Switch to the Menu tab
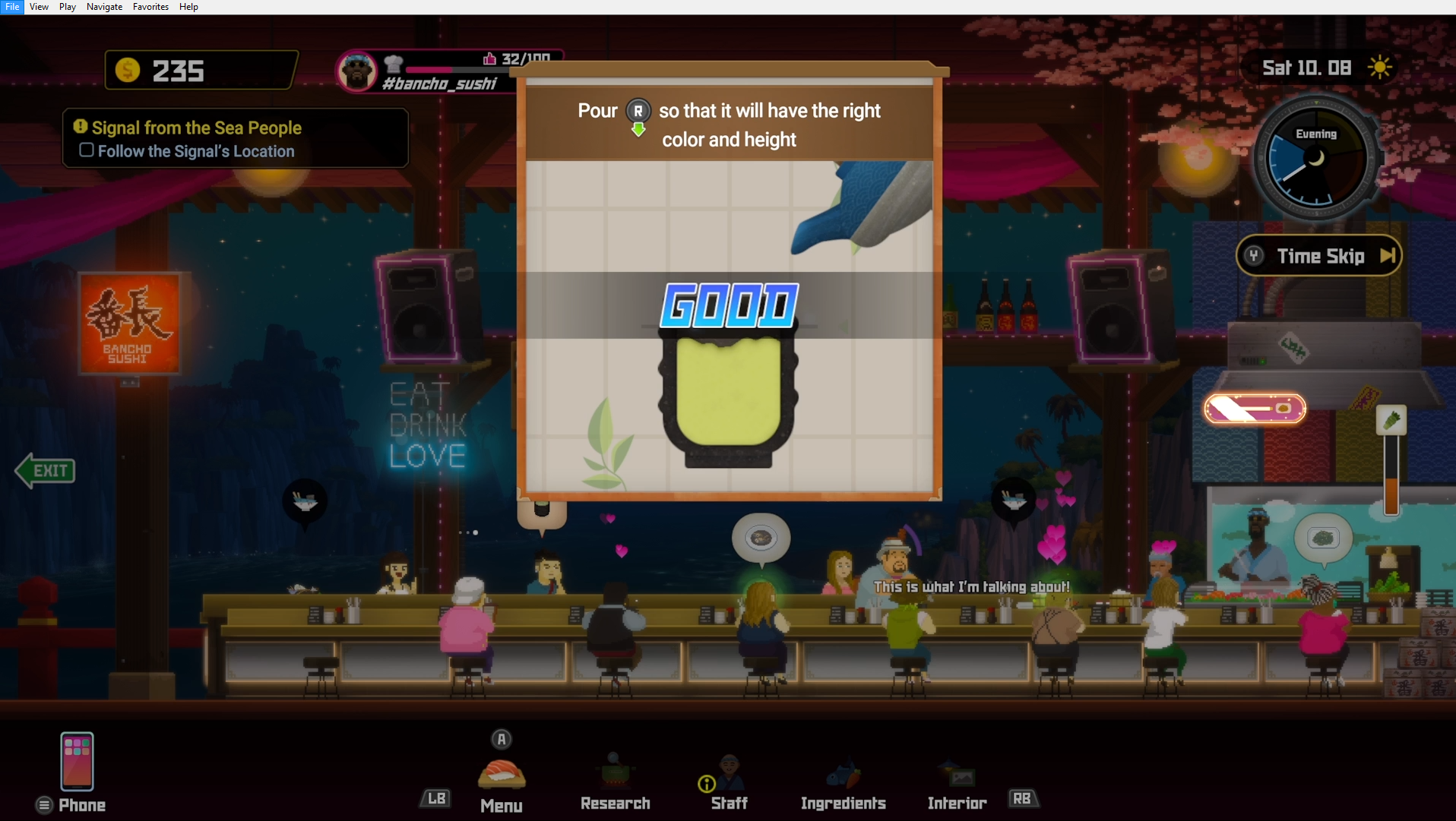1456x821 pixels. 502,782
